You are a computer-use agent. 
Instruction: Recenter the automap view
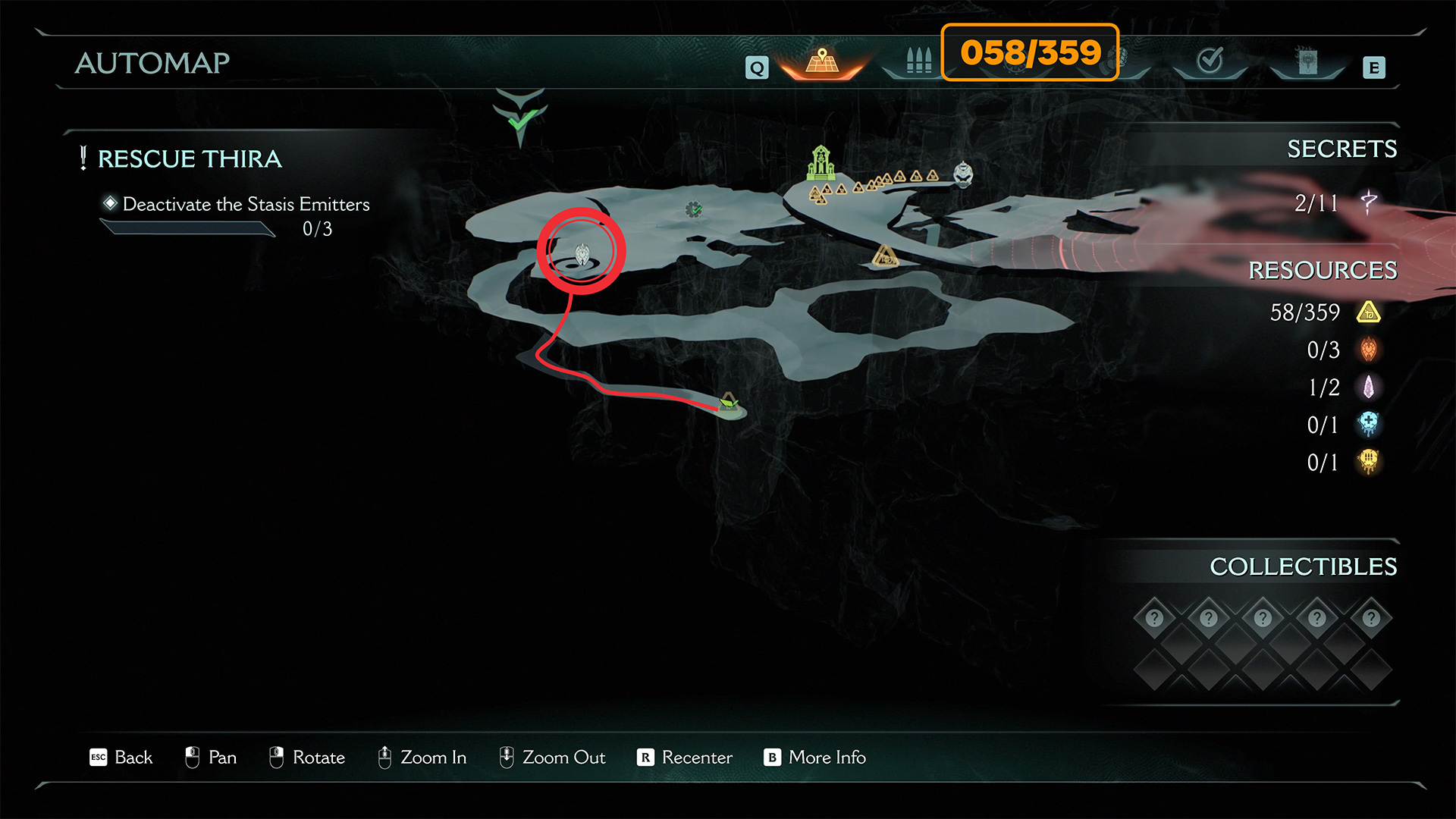click(x=696, y=758)
